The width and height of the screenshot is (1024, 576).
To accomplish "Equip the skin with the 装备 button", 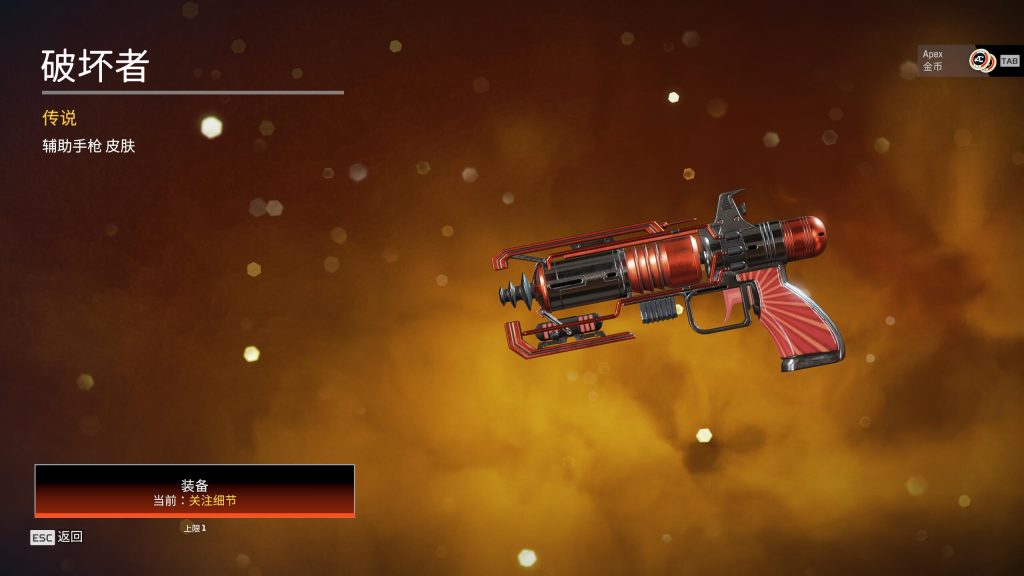I will (195, 491).
